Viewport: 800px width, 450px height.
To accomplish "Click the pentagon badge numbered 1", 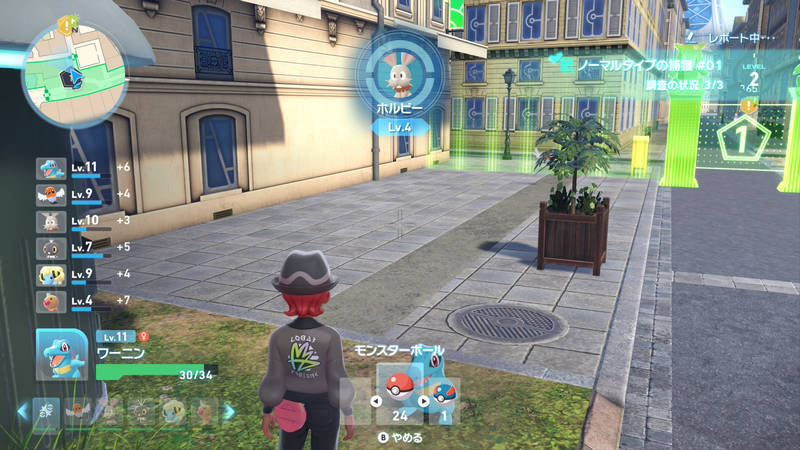I will (x=739, y=139).
